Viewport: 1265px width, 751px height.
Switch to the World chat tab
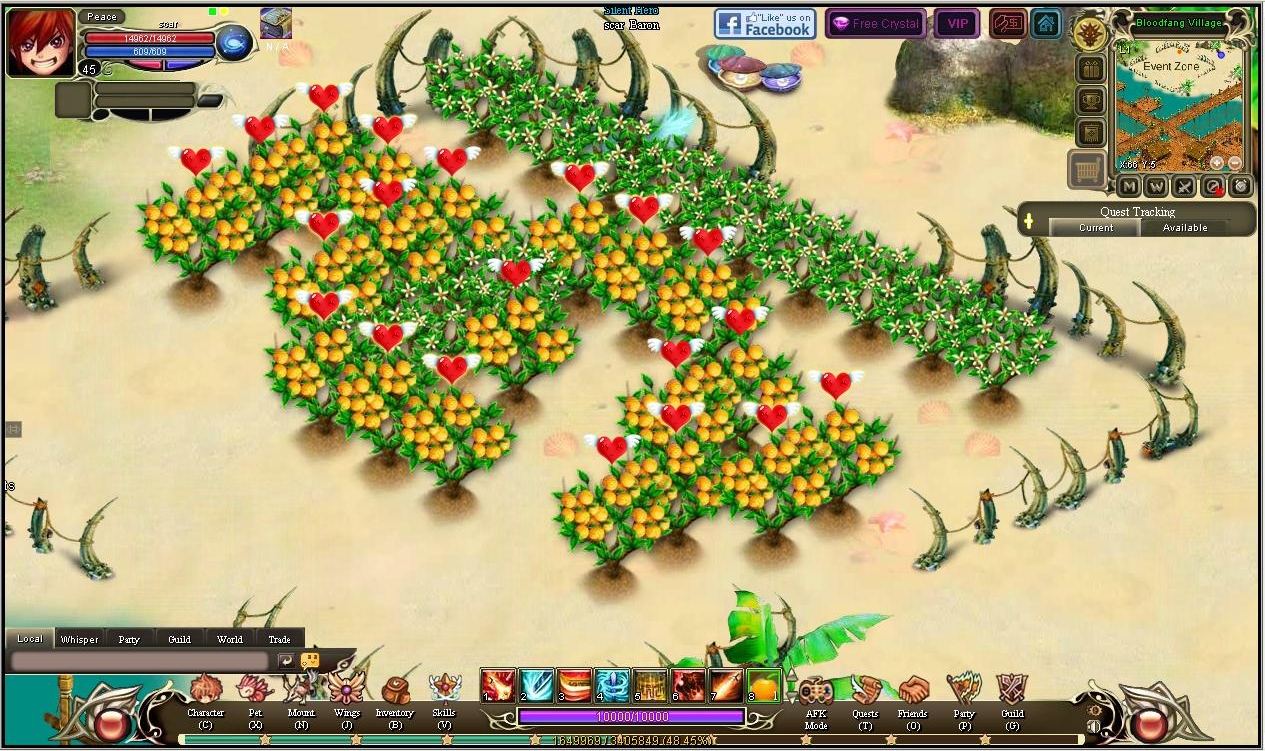pos(229,639)
